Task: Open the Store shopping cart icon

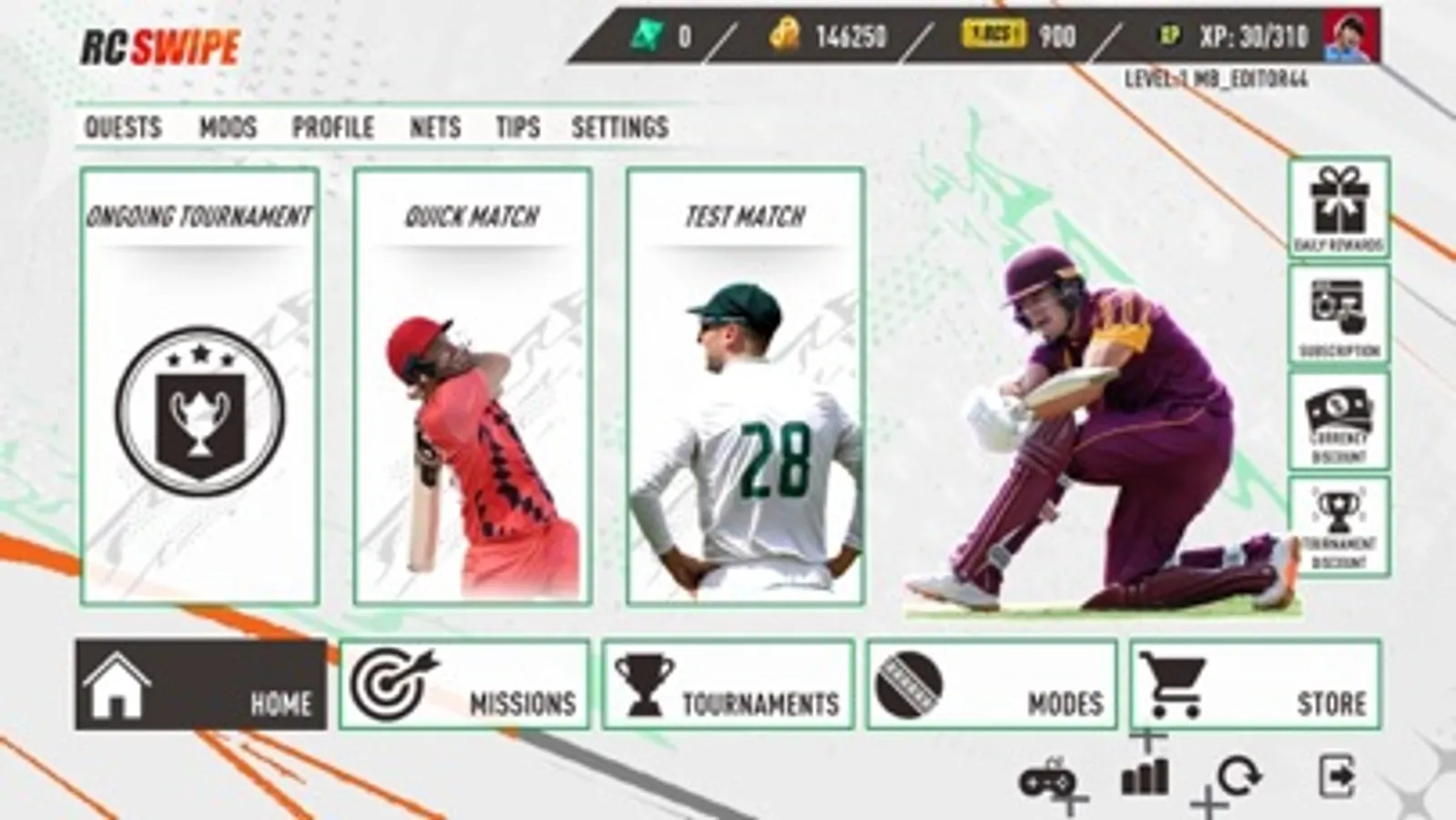Action: pyautogui.click(x=1174, y=681)
